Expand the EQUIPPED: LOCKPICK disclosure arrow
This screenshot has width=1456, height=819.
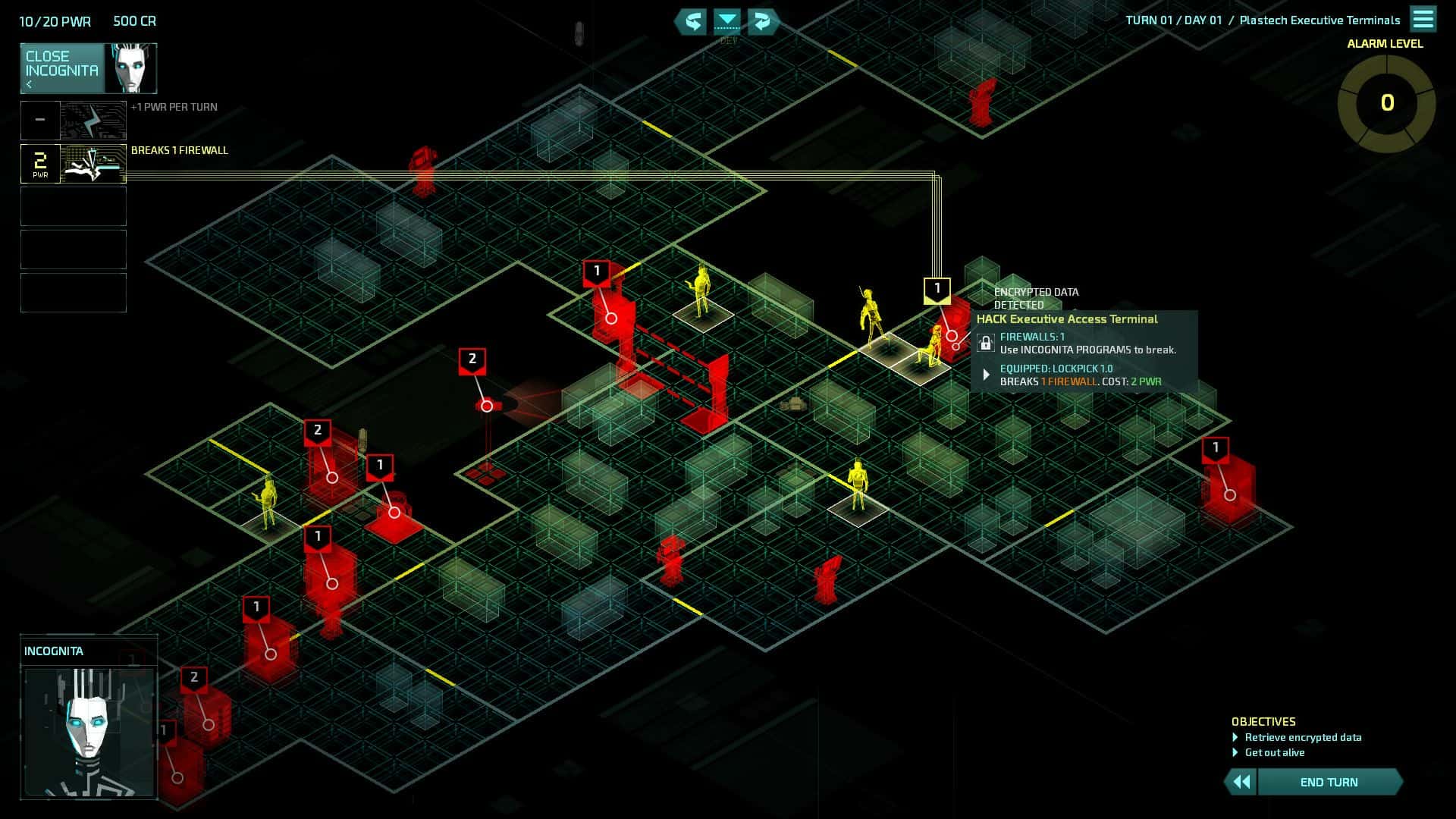[x=985, y=373]
